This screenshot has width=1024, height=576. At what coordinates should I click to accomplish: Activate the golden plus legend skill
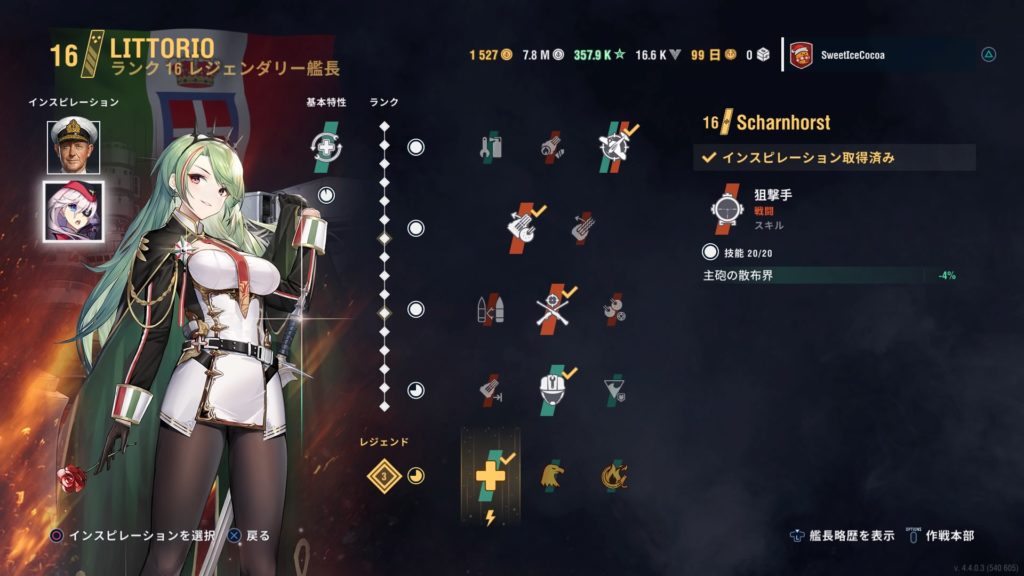click(x=490, y=475)
